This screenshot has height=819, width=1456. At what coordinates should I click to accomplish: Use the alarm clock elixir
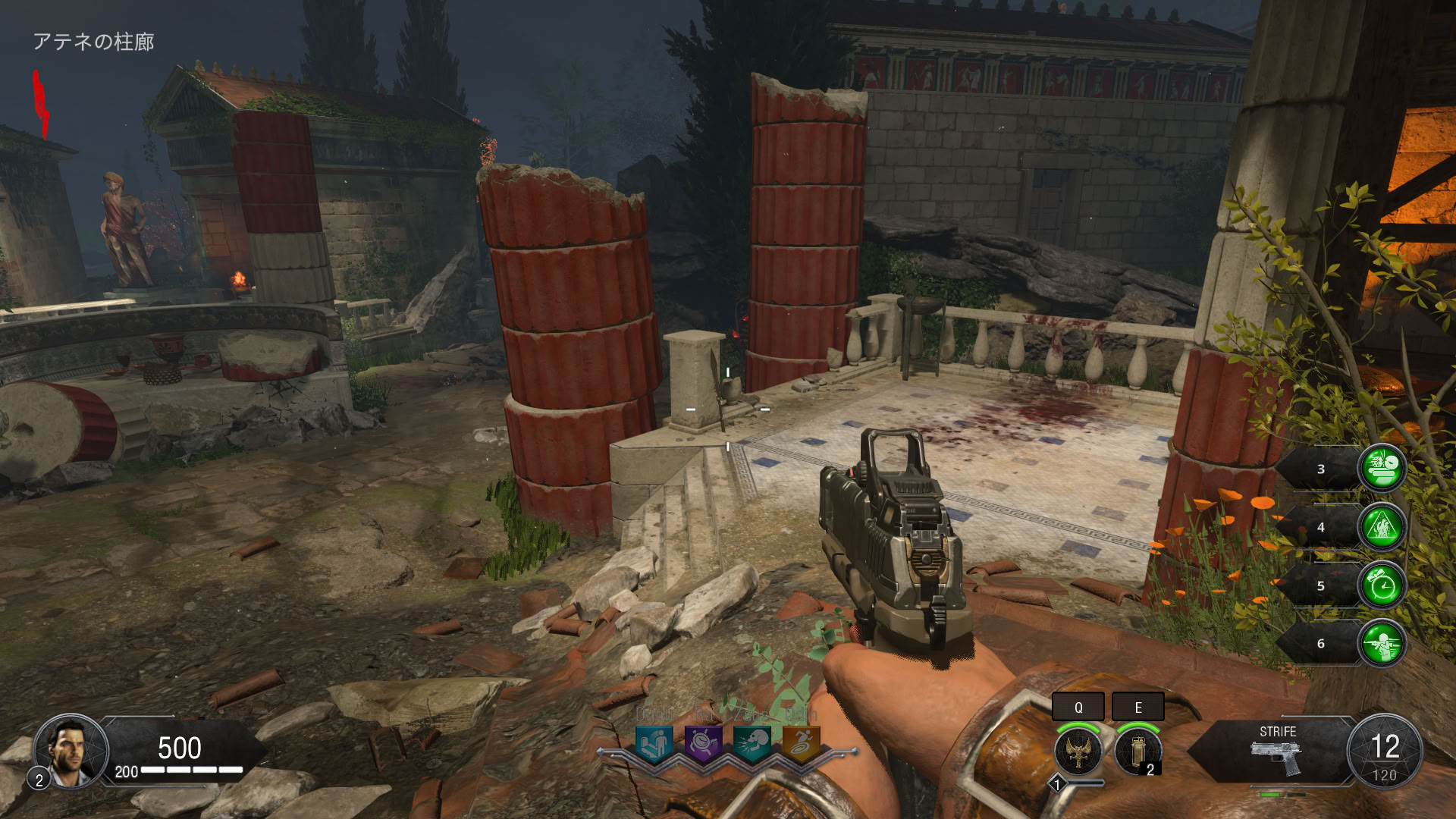[x=1382, y=585]
